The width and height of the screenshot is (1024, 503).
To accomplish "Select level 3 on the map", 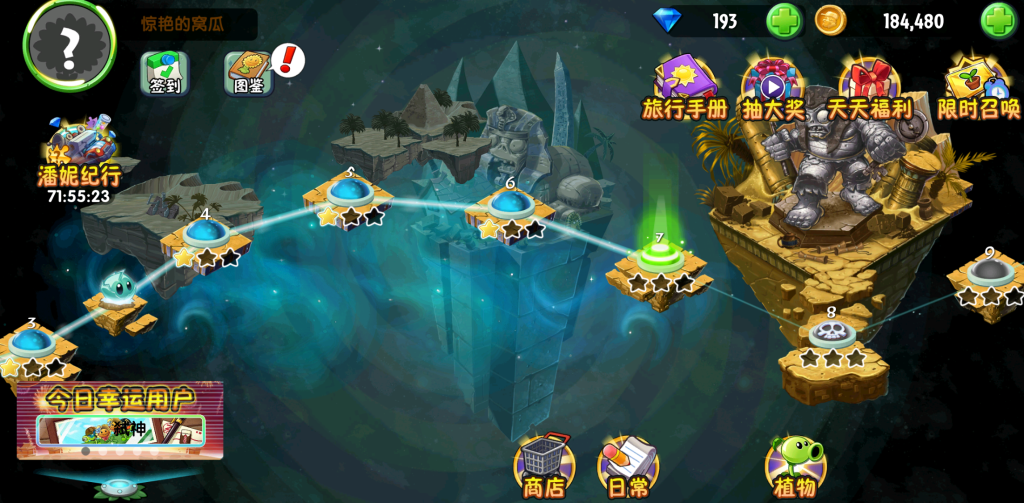I will 32,342.
